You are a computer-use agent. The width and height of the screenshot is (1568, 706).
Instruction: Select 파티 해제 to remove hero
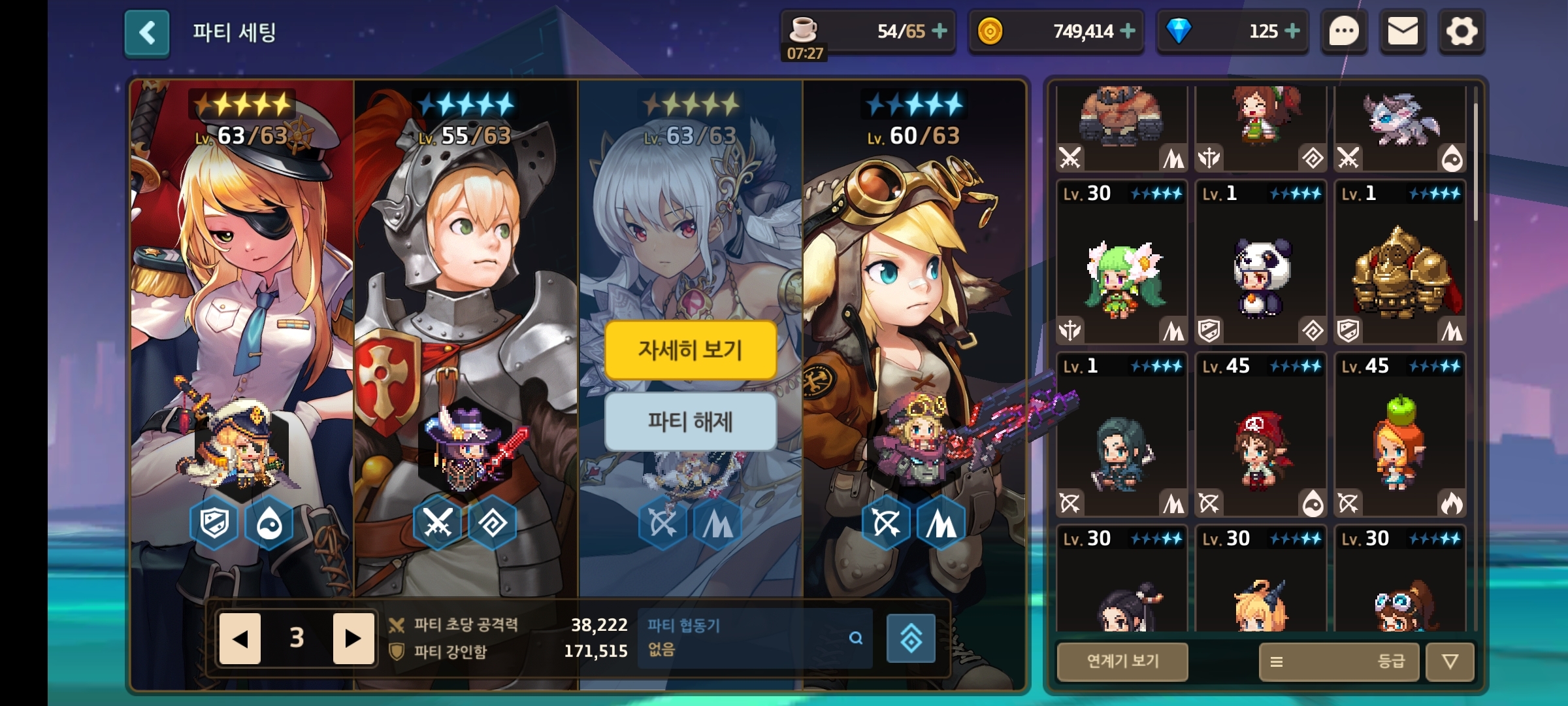click(x=691, y=422)
